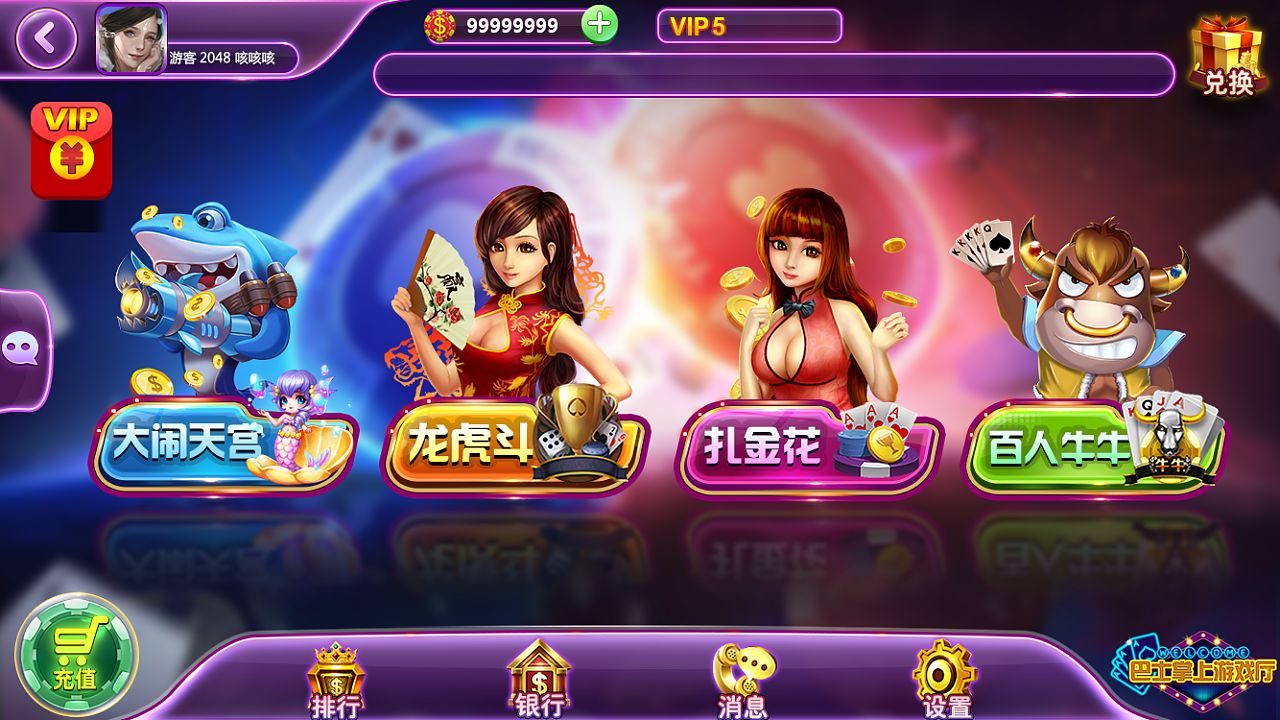Click the back arrow at top left
The width and height of the screenshot is (1280, 720).
click(44, 40)
